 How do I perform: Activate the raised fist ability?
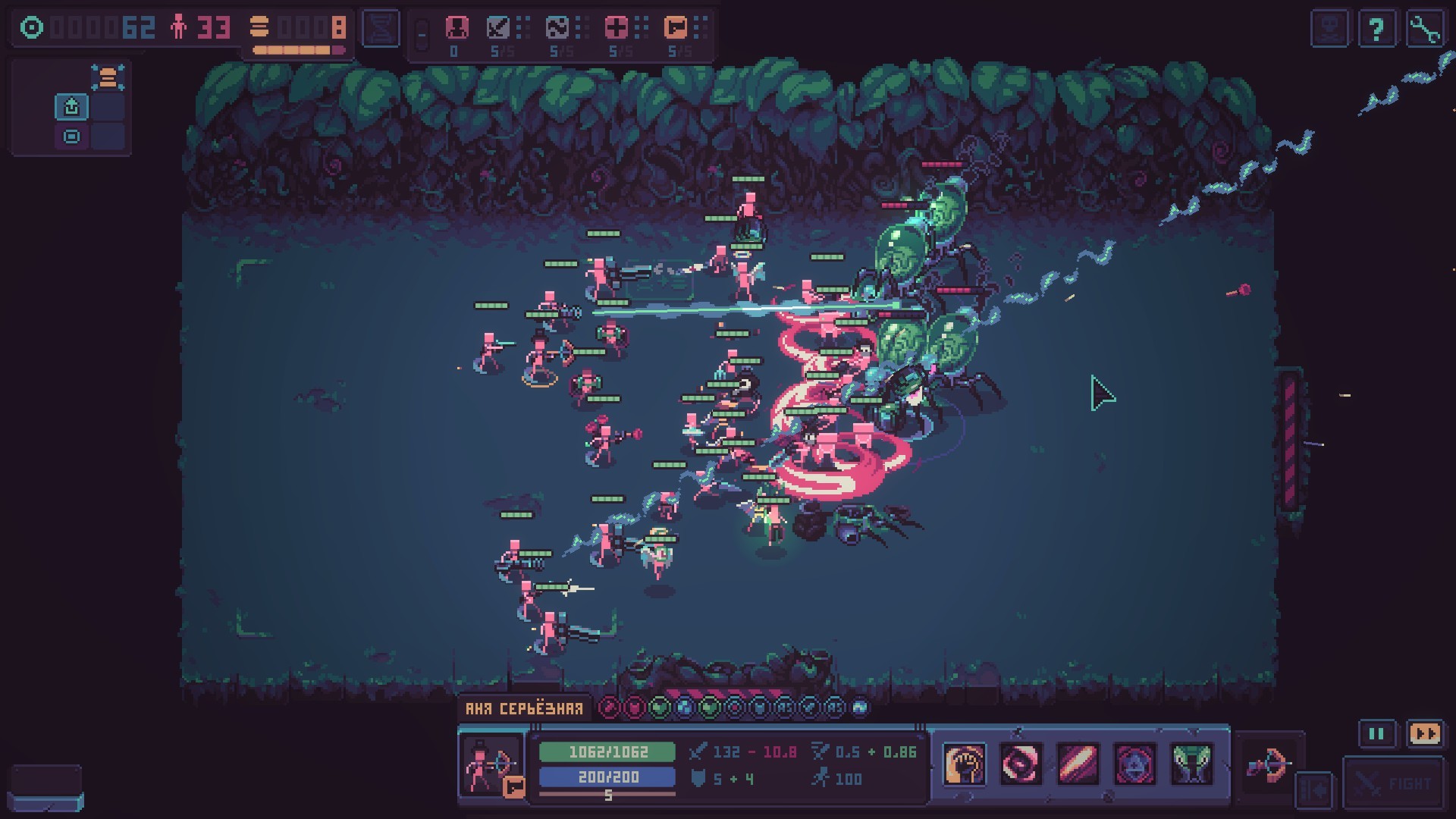[x=964, y=764]
